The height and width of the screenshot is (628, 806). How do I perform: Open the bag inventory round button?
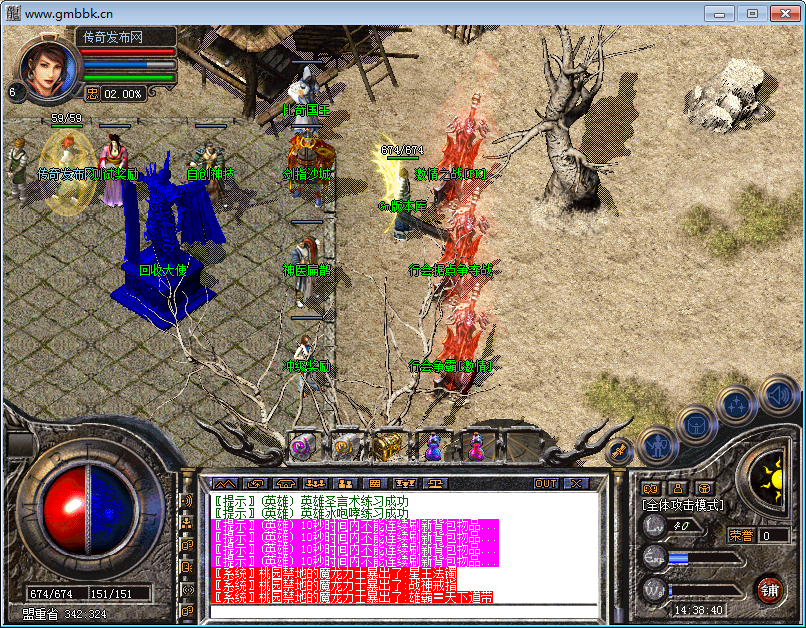[695, 423]
